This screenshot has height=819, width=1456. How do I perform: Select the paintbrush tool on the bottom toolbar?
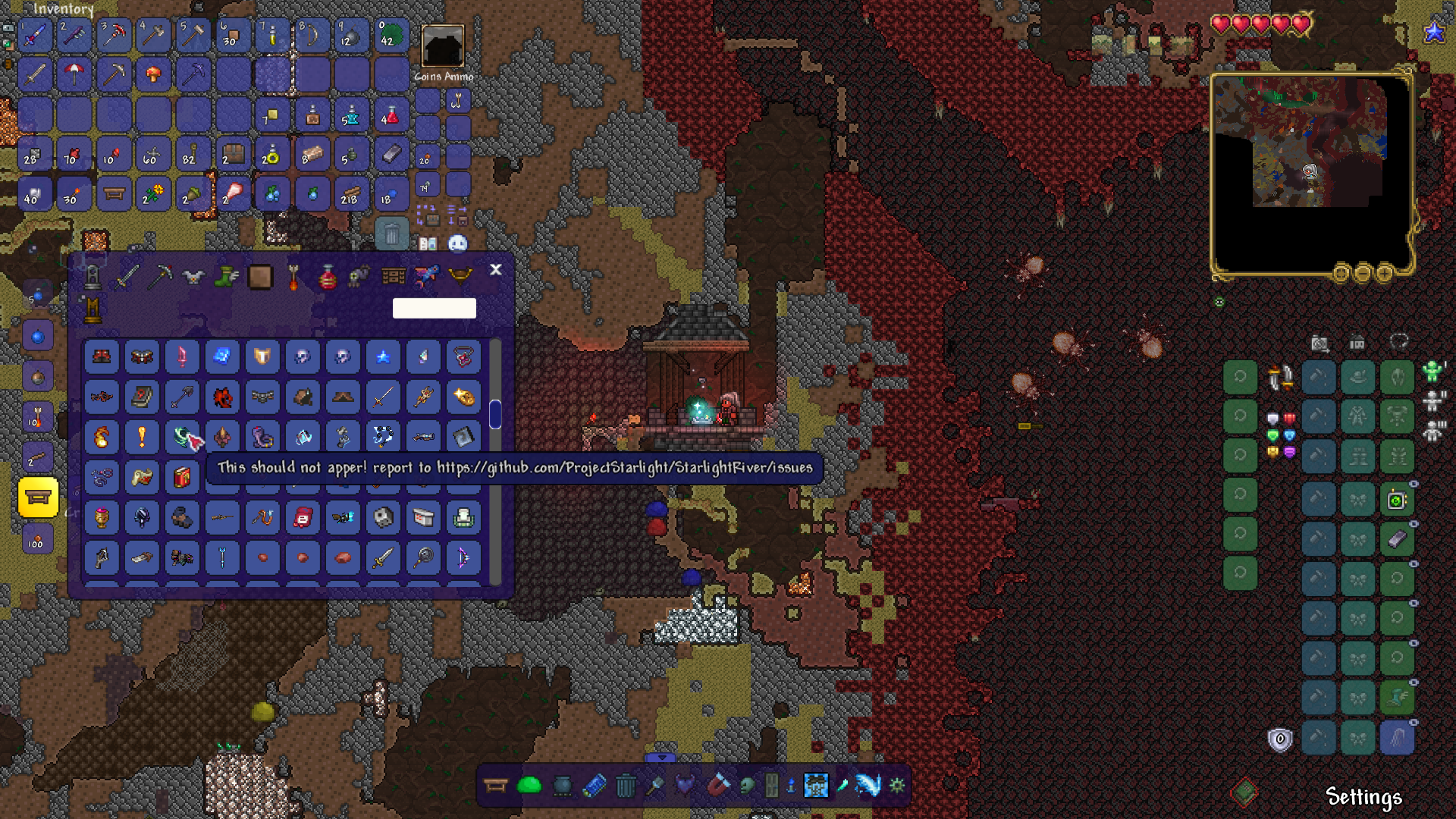click(656, 786)
